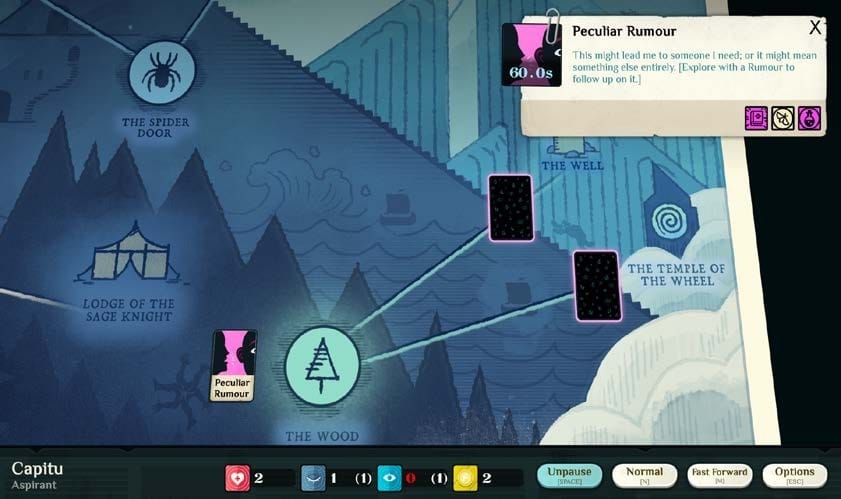Click the Peculiar Rumour thumbnail in the tooltip
Screen dimensions: 841x499
coord(531,55)
